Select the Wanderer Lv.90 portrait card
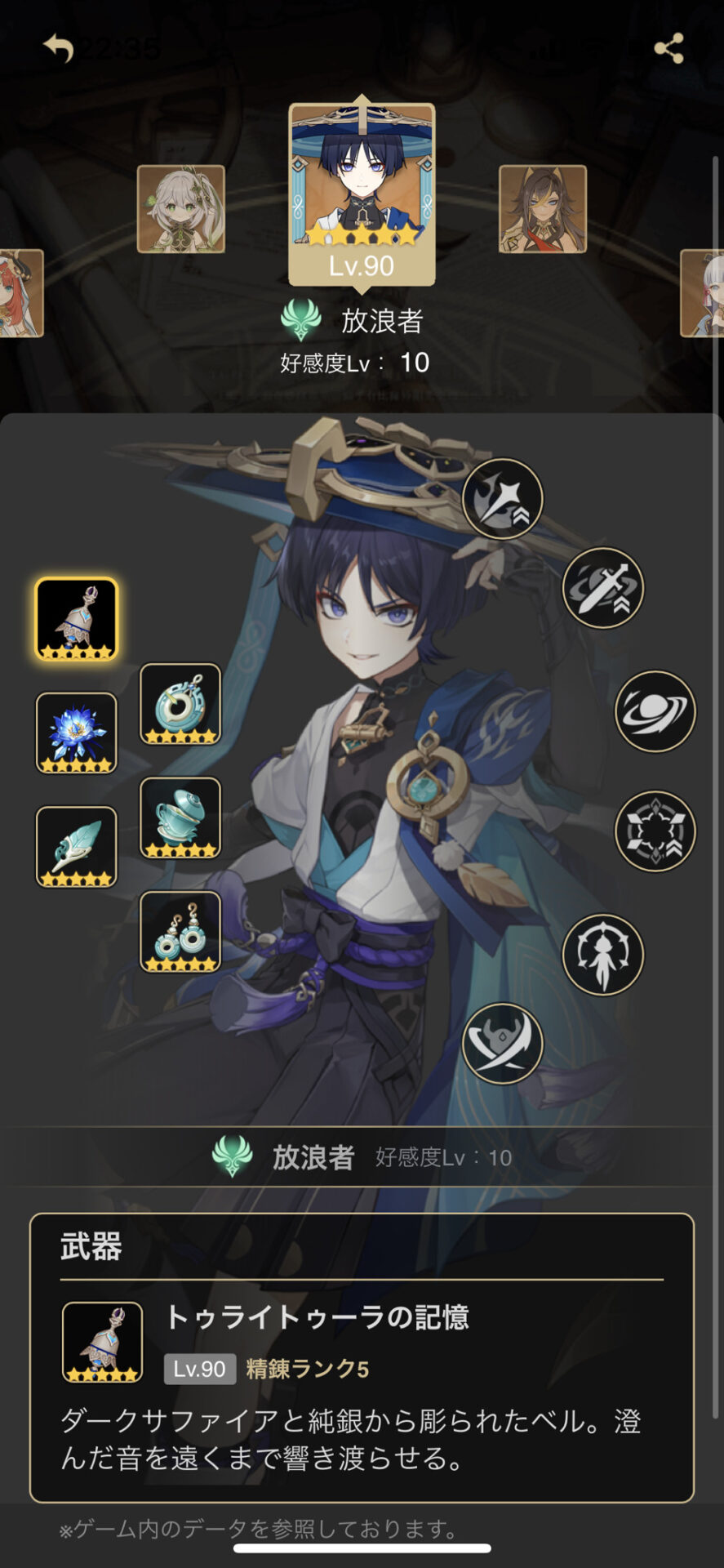This screenshot has width=724, height=1568. [x=362, y=193]
